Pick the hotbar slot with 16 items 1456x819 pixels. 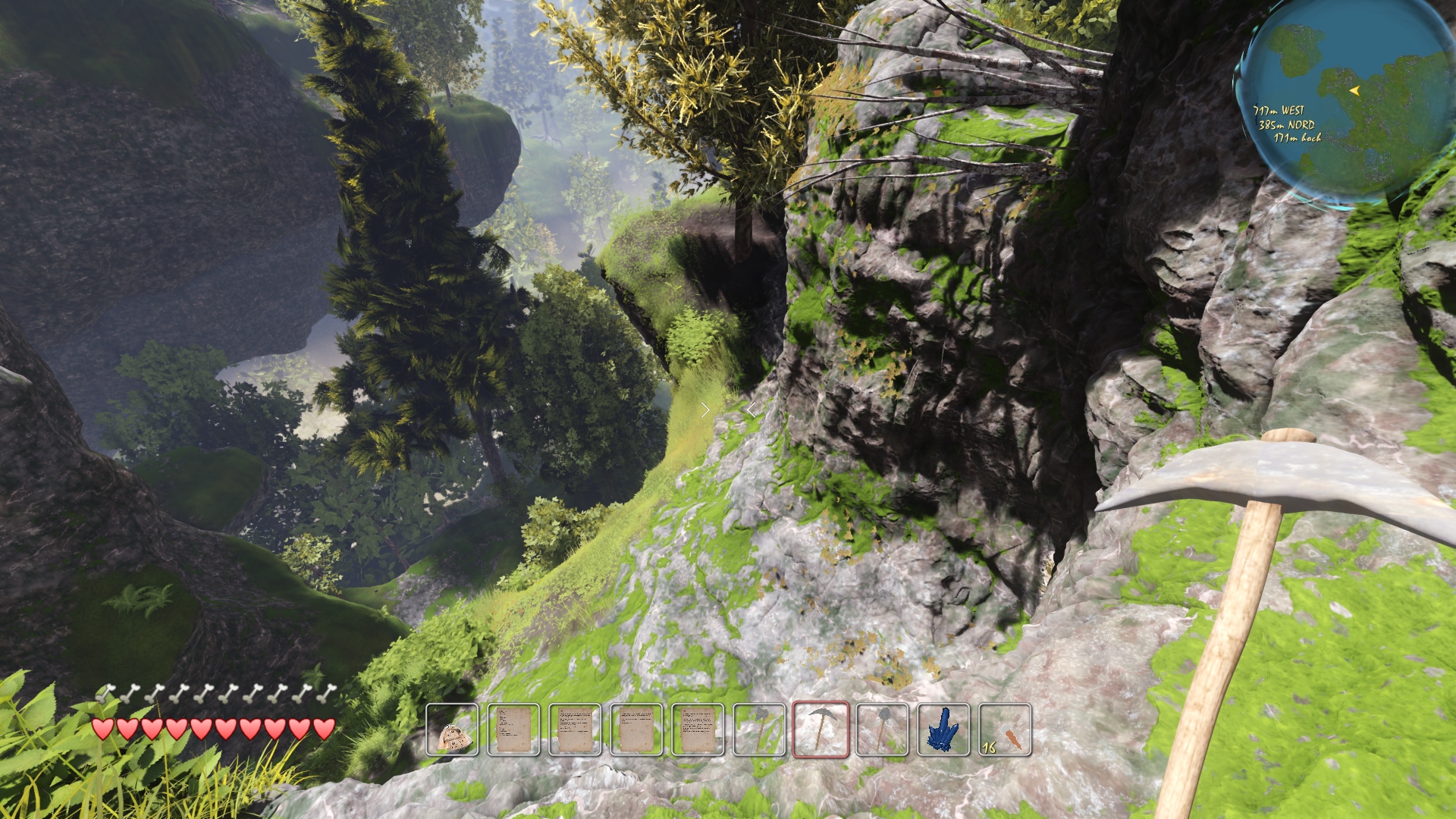(x=1005, y=730)
